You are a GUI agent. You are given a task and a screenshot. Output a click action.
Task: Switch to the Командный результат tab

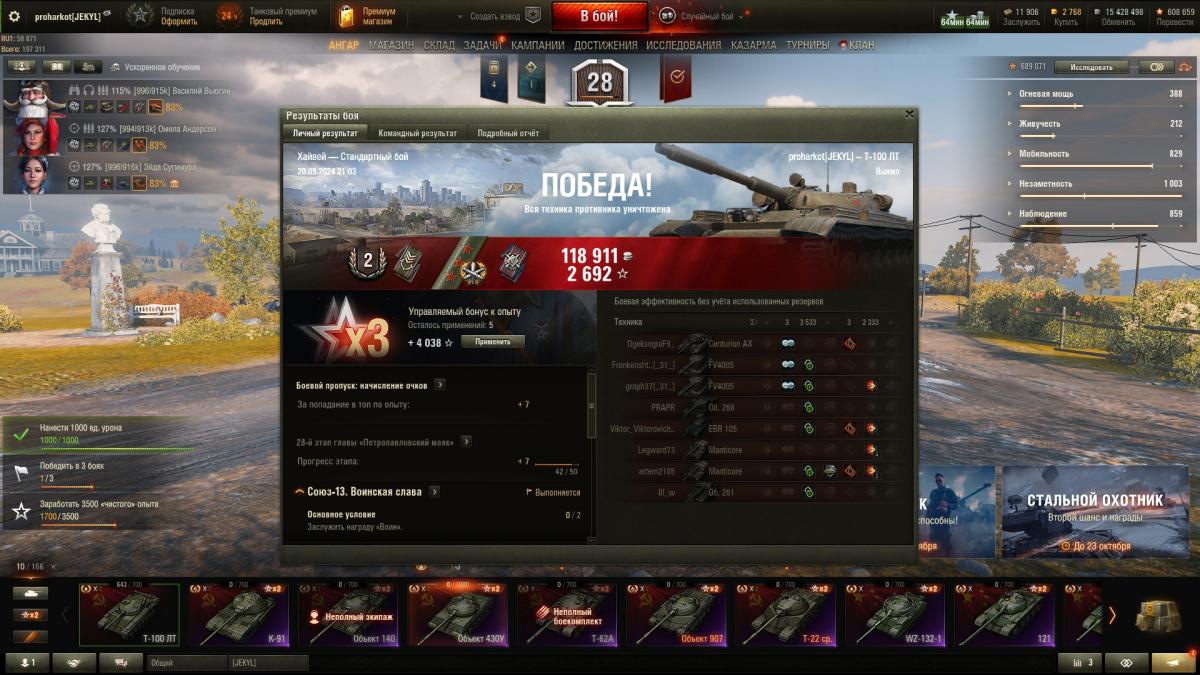(x=418, y=133)
